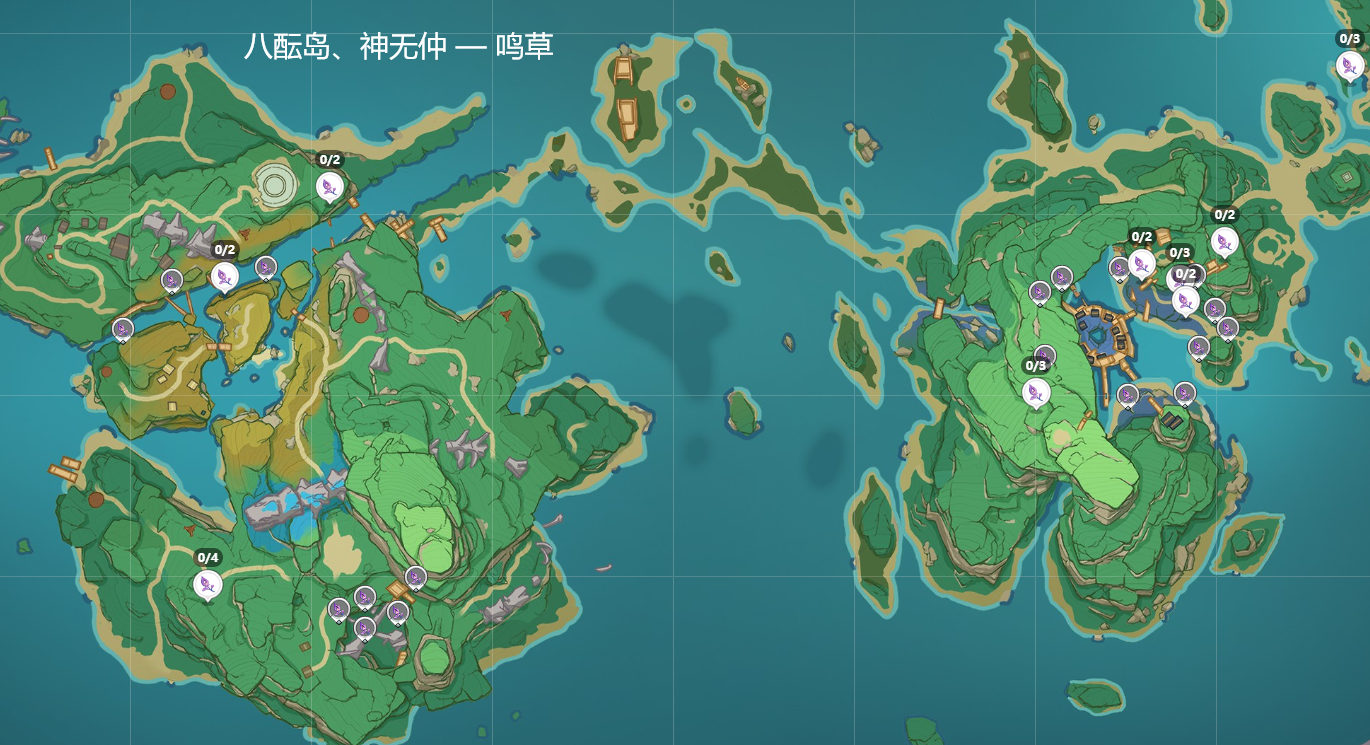Select the 0/3 marker on the light-green plateau
This screenshot has height=745, width=1370.
[1037, 392]
